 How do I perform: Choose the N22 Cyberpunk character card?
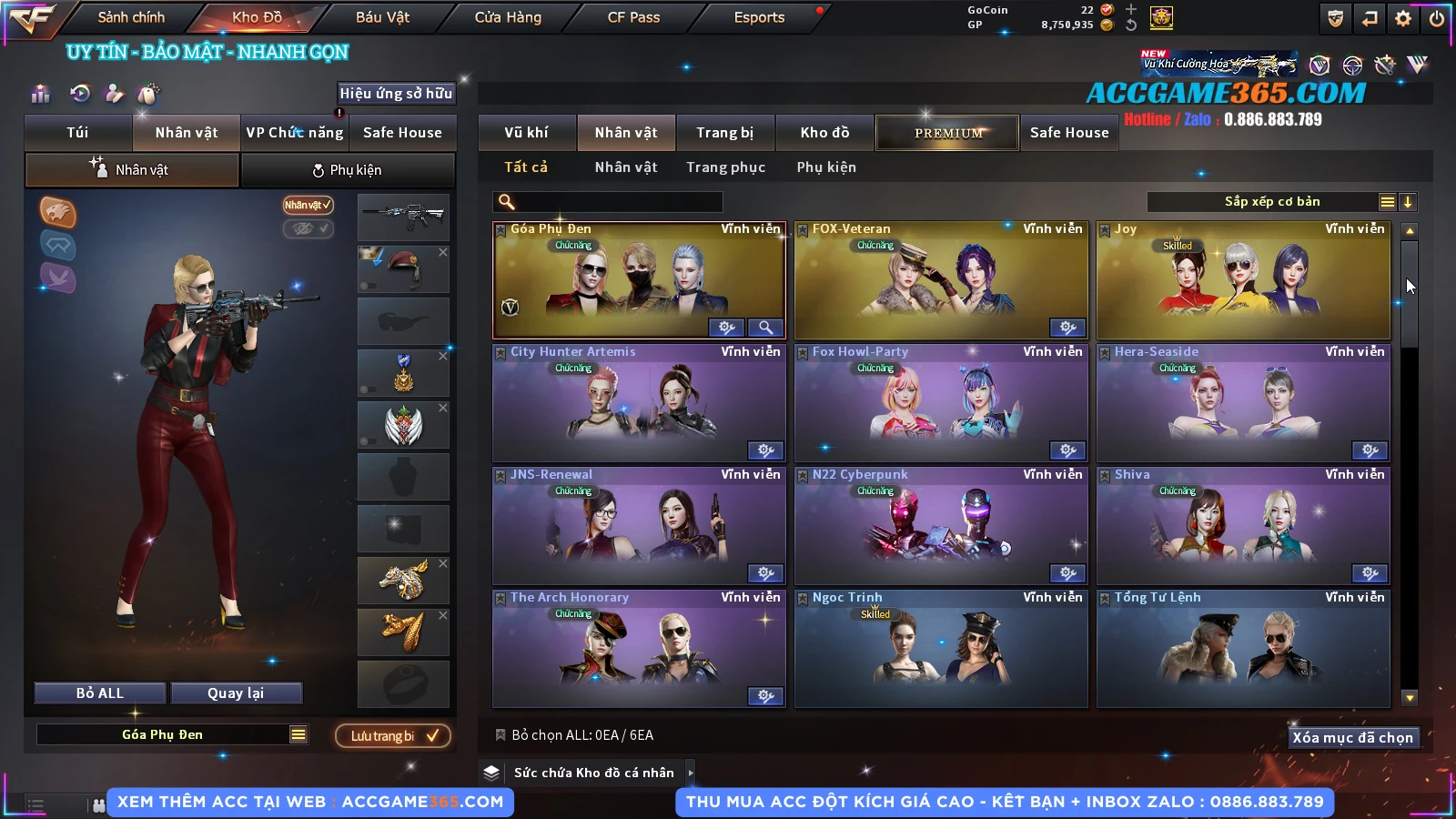coord(941,526)
